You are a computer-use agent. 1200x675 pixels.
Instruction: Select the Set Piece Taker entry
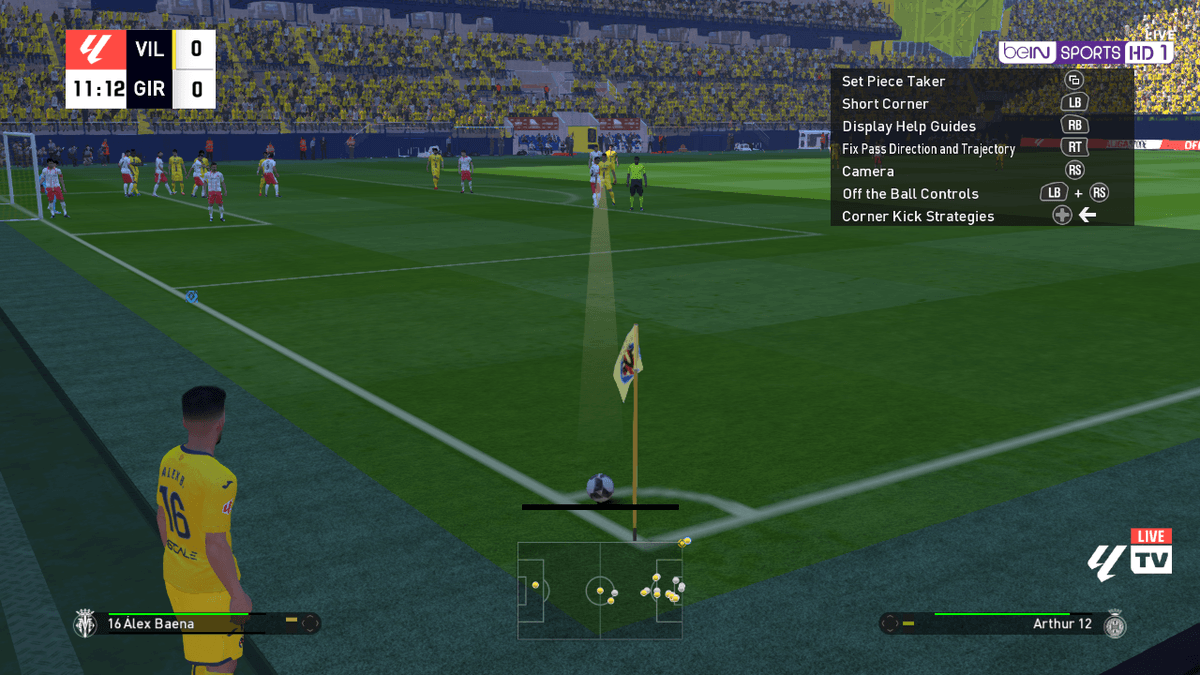click(x=893, y=81)
